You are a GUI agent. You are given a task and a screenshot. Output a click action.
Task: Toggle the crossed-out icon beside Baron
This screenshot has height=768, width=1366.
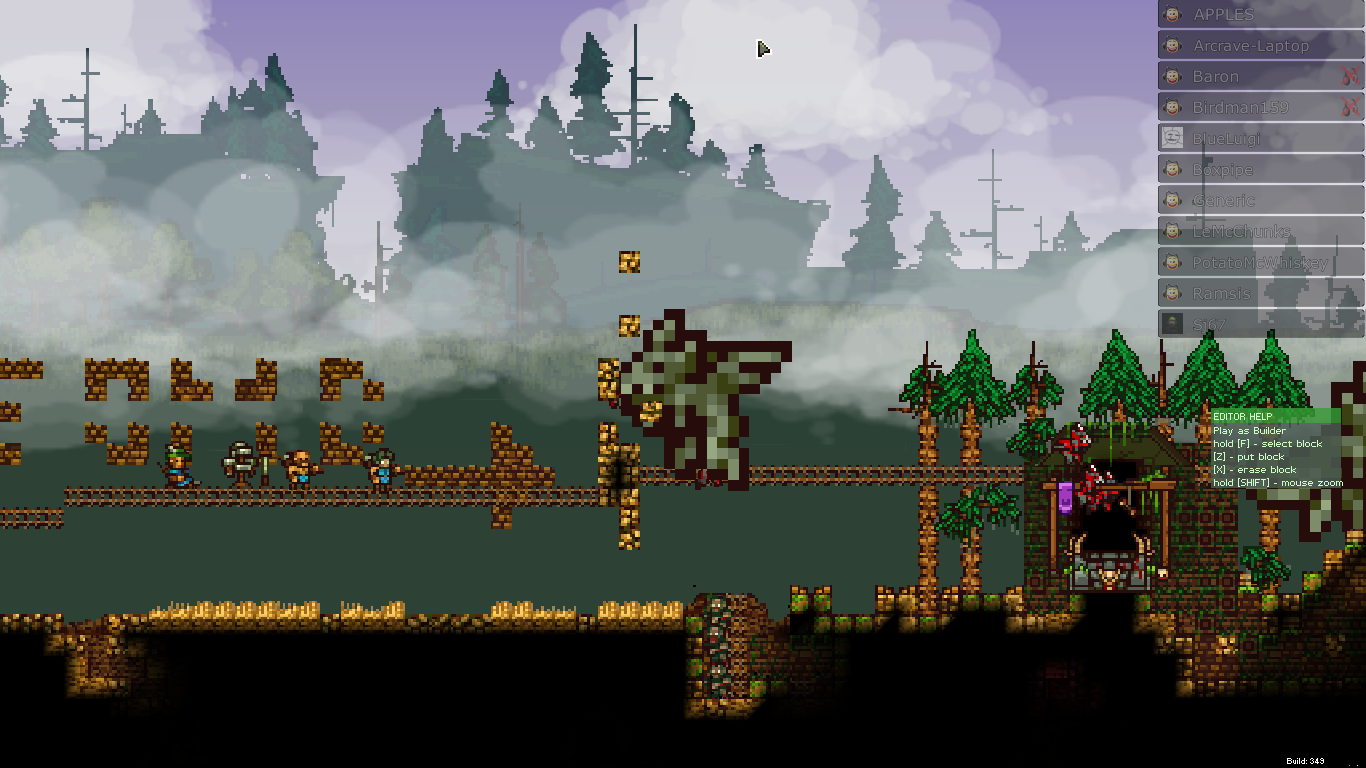pos(1350,77)
